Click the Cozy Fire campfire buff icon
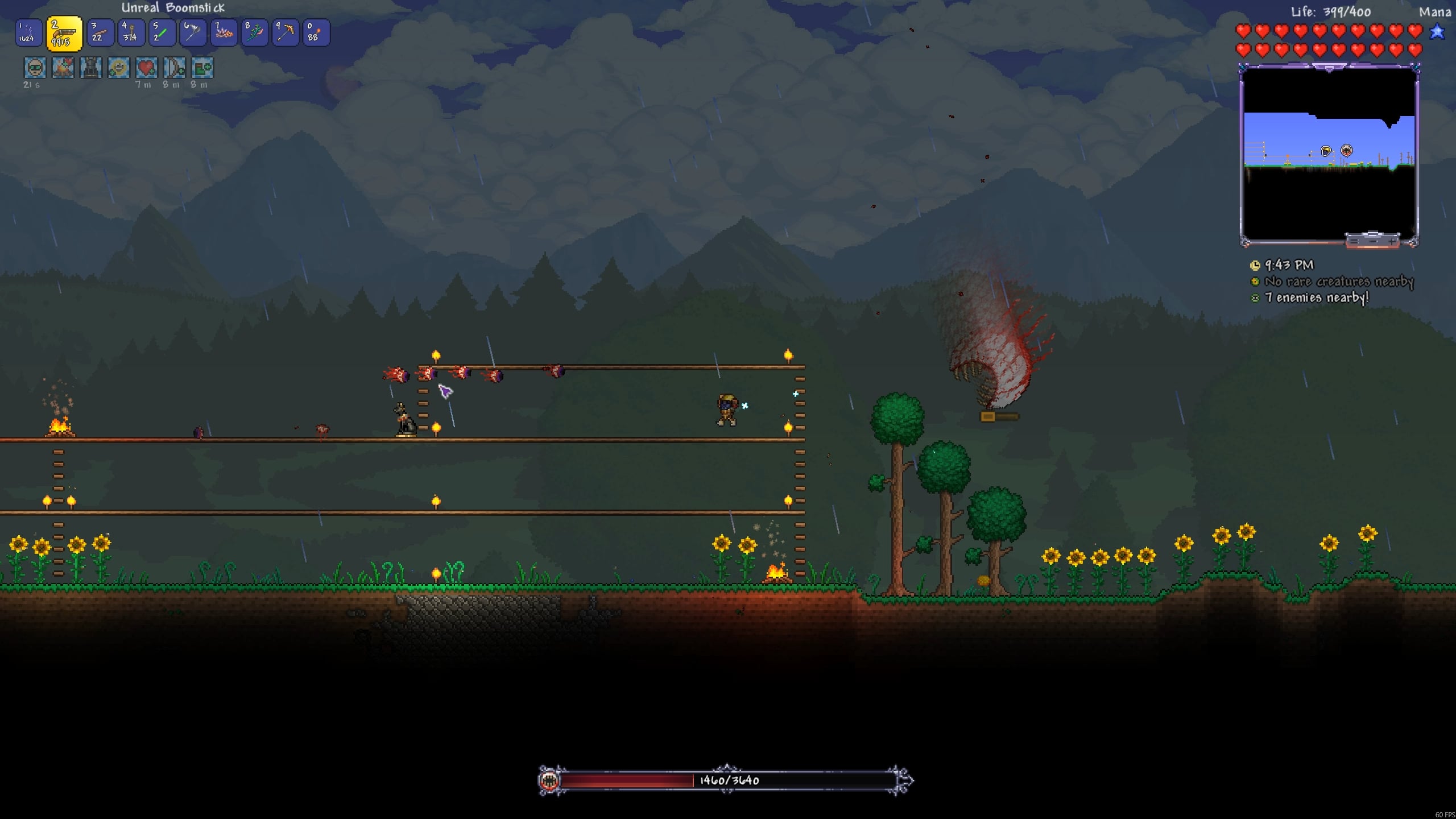Image resolution: width=1456 pixels, height=819 pixels. 63,68
